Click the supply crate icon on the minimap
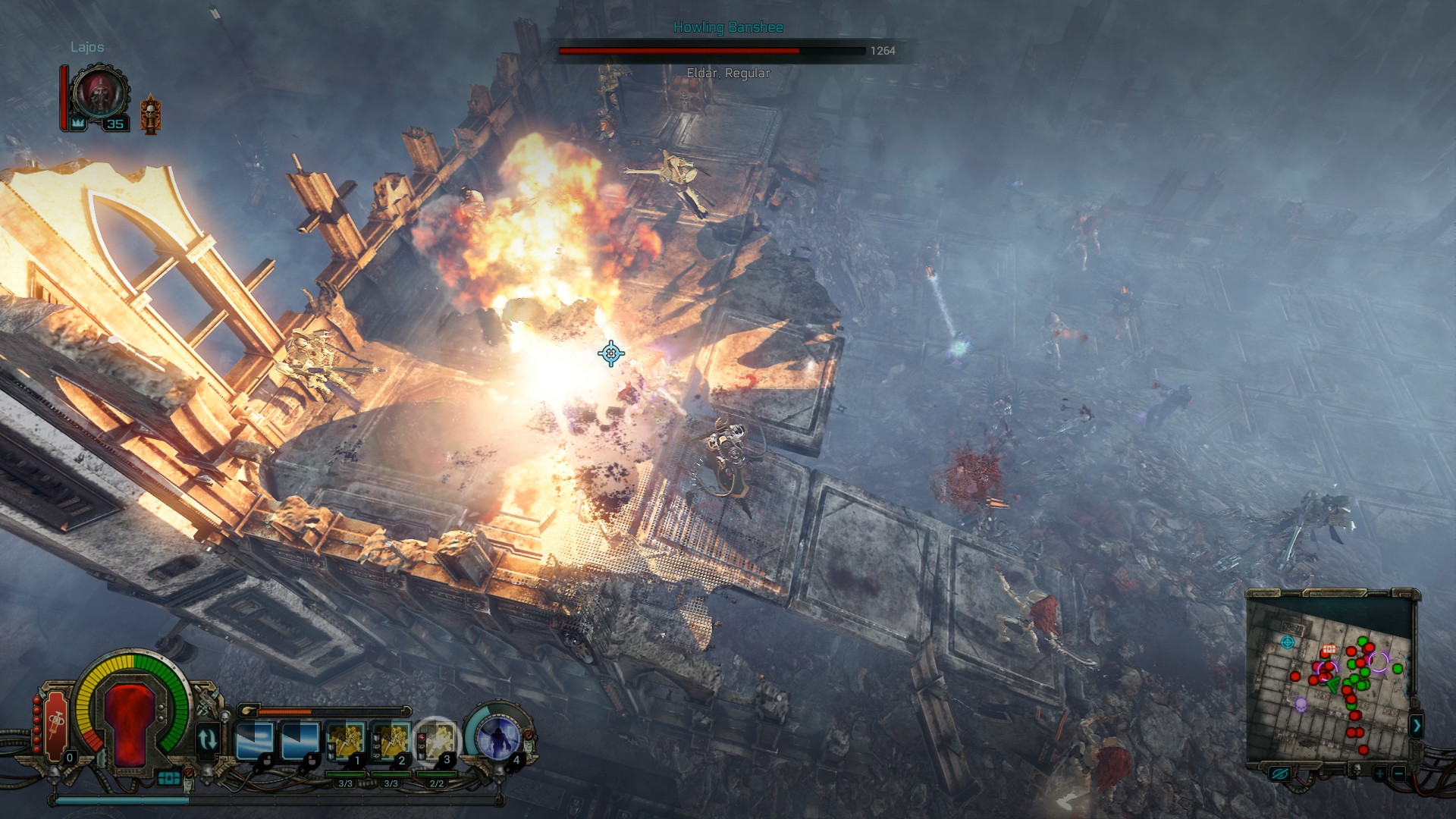This screenshot has width=1456, height=819. point(1329,650)
